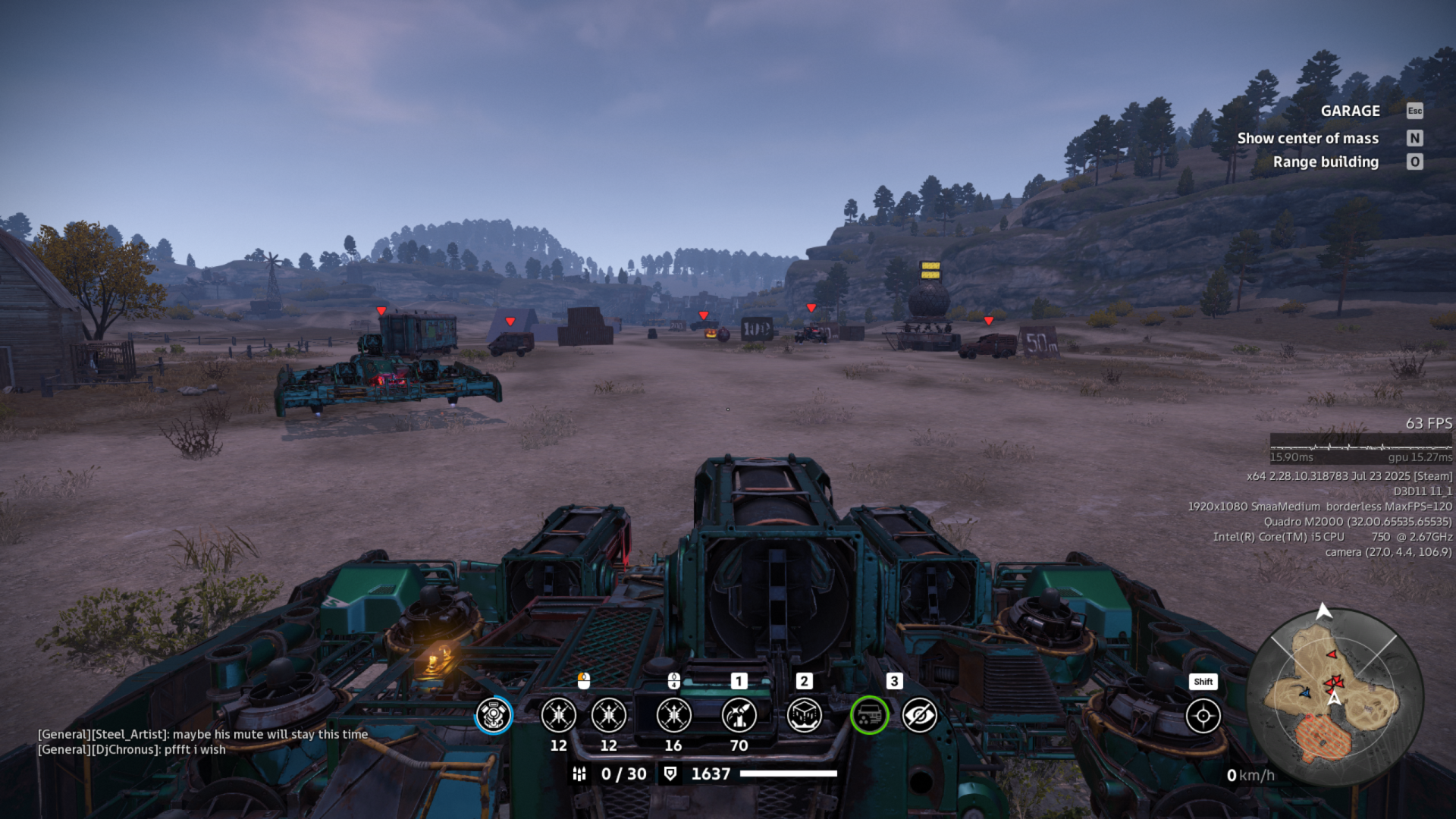Toggle the crossed-out eye cloak icon

click(920, 715)
